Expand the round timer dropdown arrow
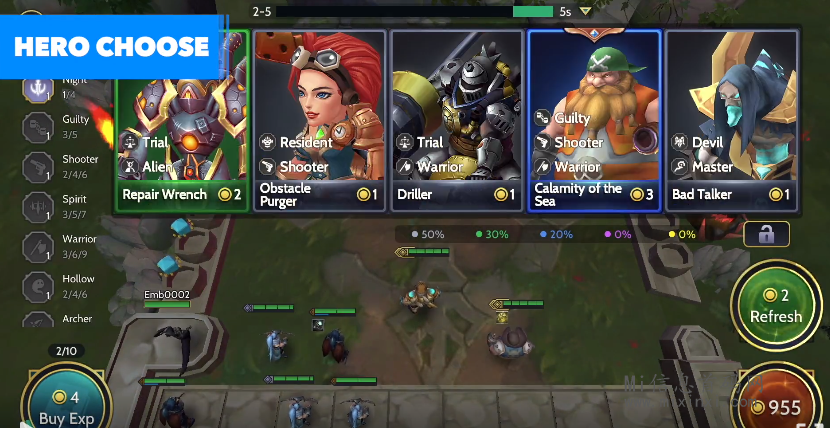 pyautogui.click(x=586, y=12)
